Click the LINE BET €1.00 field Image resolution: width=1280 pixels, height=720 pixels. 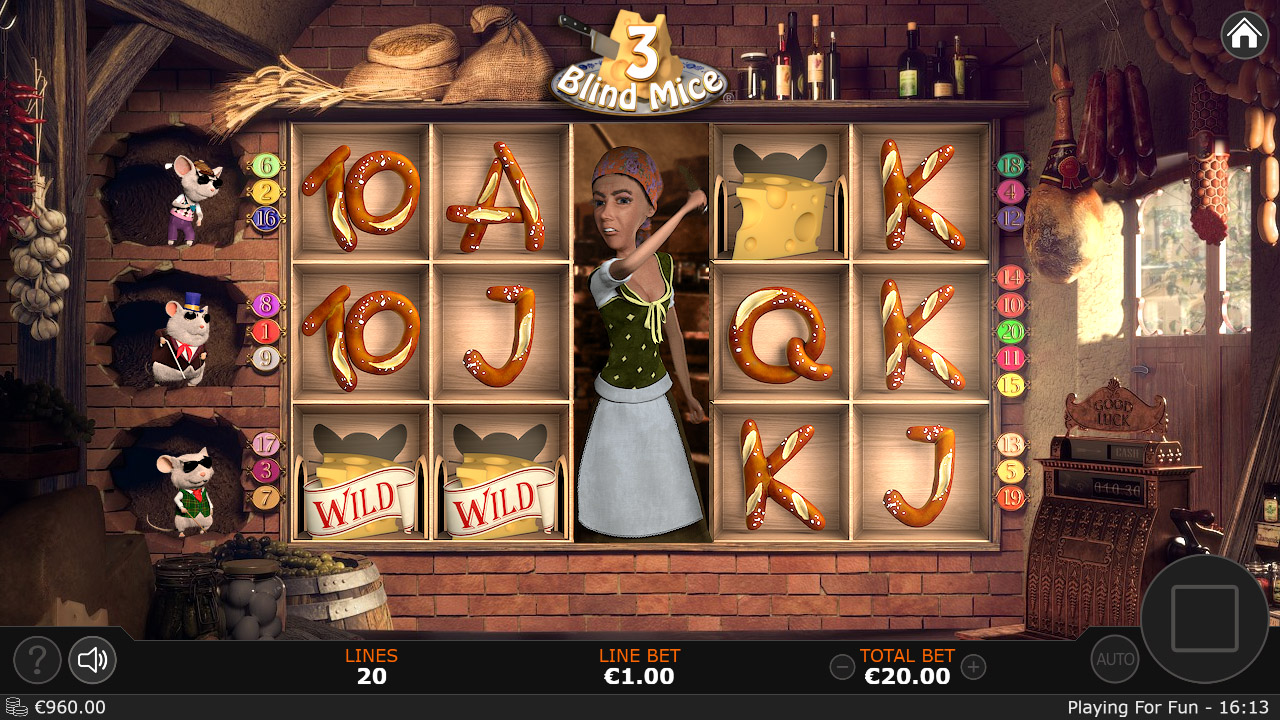click(x=639, y=667)
